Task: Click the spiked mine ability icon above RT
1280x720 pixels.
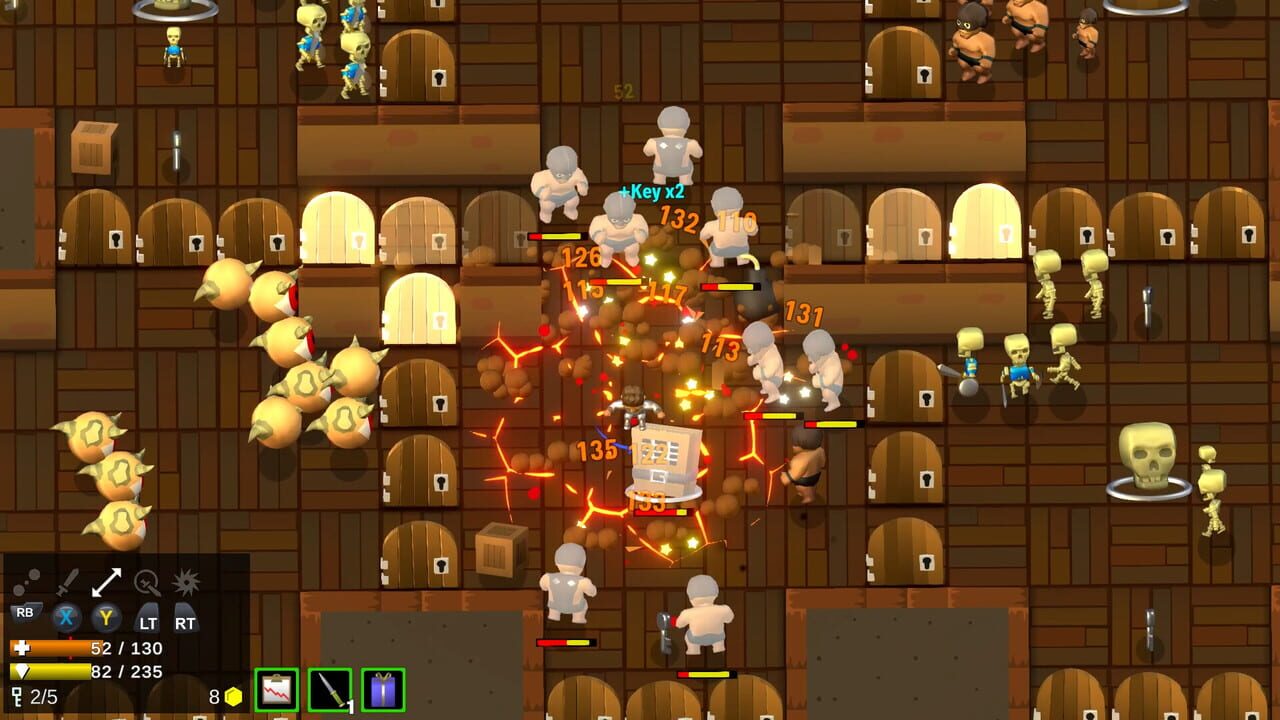Action: click(186, 581)
